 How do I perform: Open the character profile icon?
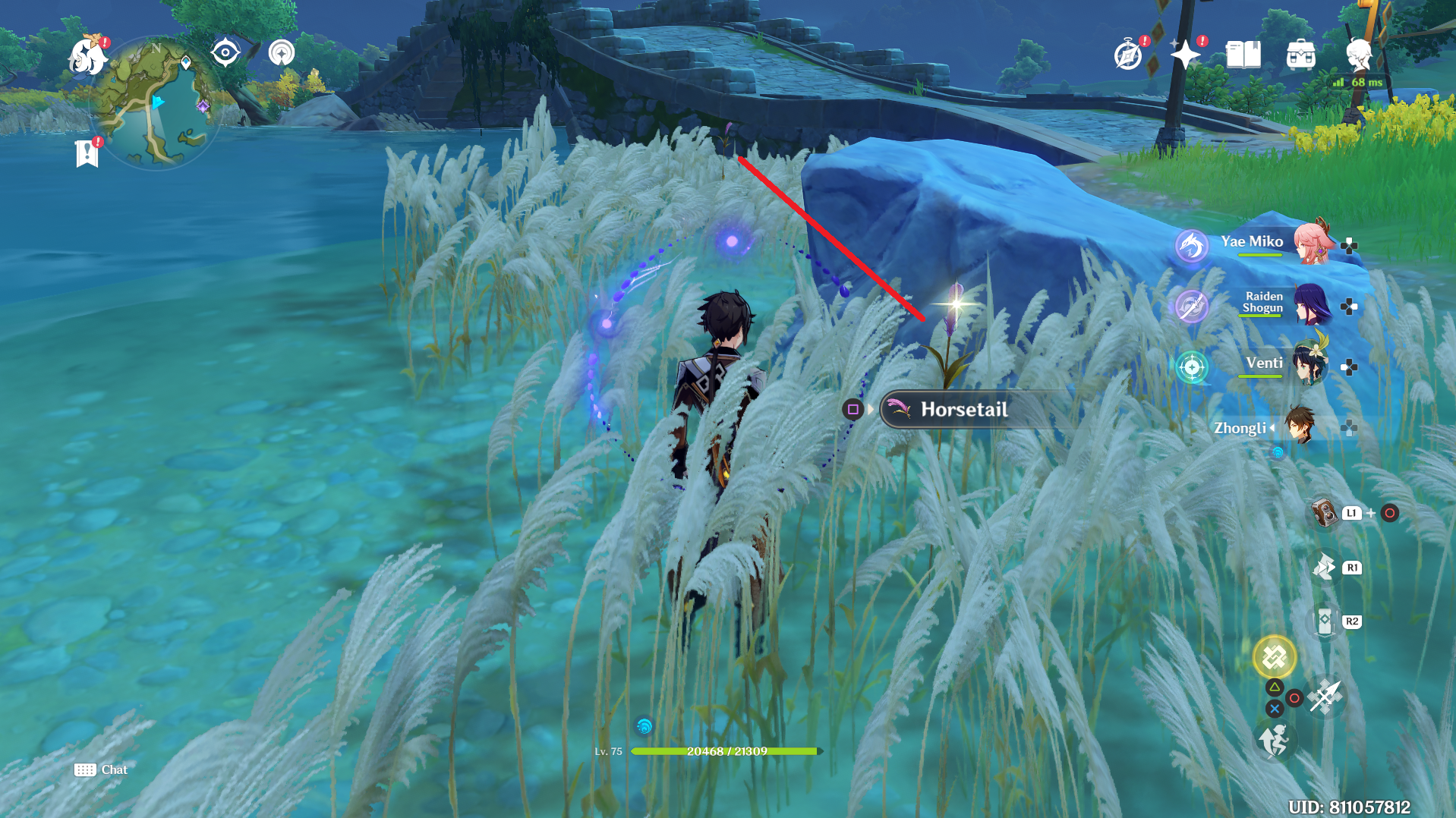pyautogui.click(x=1358, y=55)
